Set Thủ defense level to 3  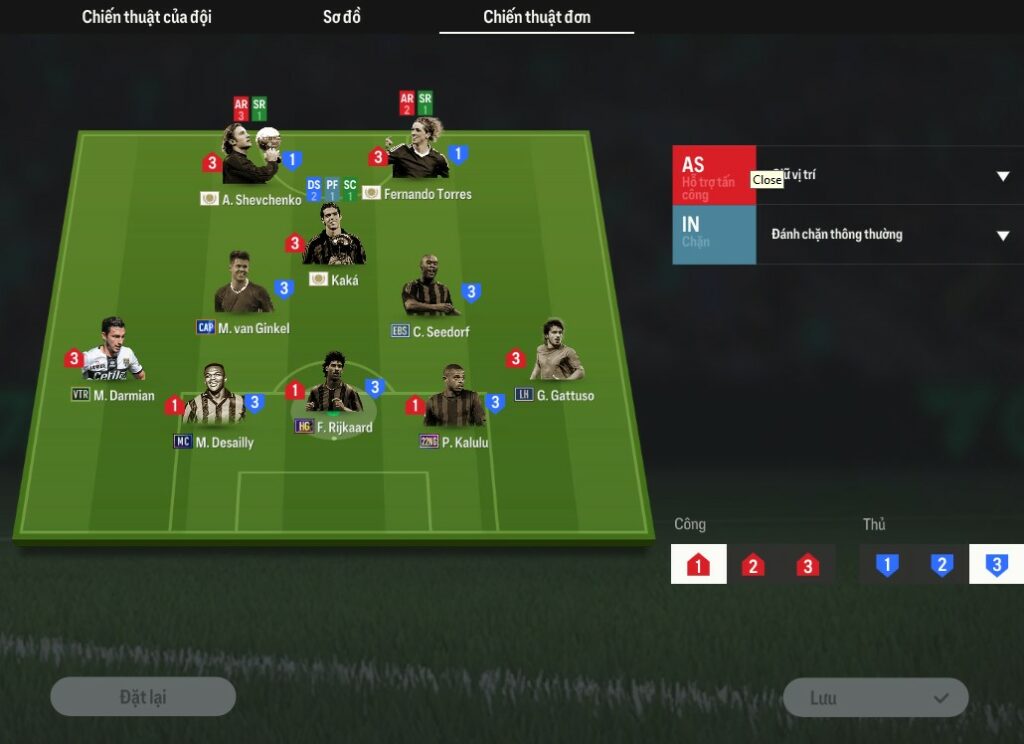(996, 565)
